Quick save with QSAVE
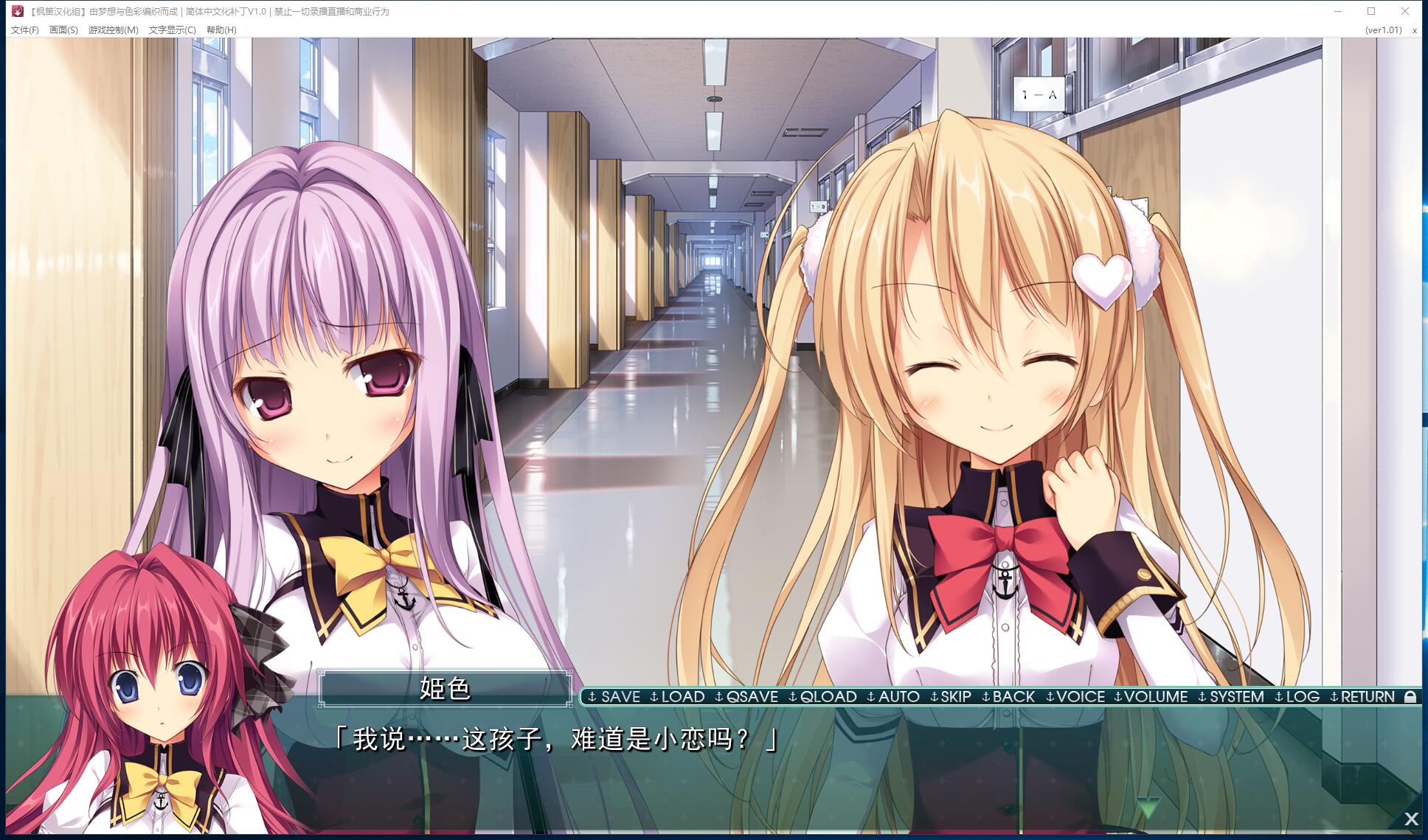The height and width of the screenshot is (840, 1428). point(746,697)
